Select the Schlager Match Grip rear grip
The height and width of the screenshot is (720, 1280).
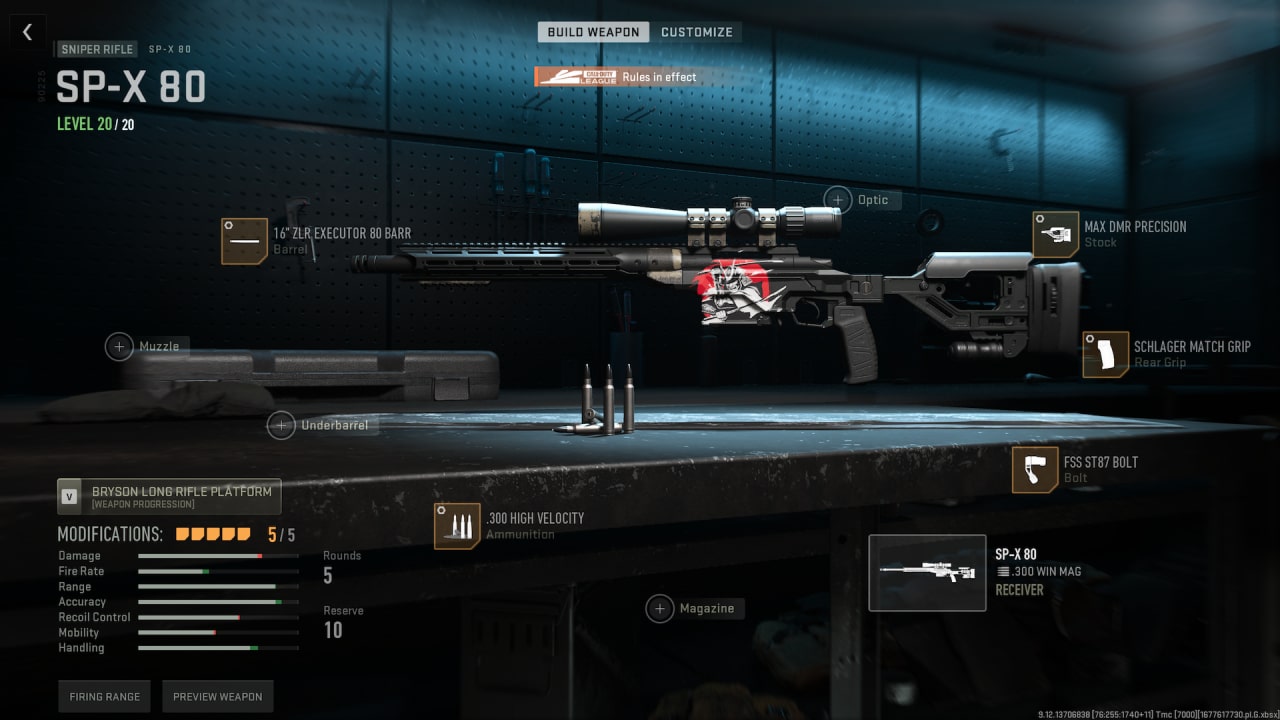pyautogui.click(x=1106, y=354)
